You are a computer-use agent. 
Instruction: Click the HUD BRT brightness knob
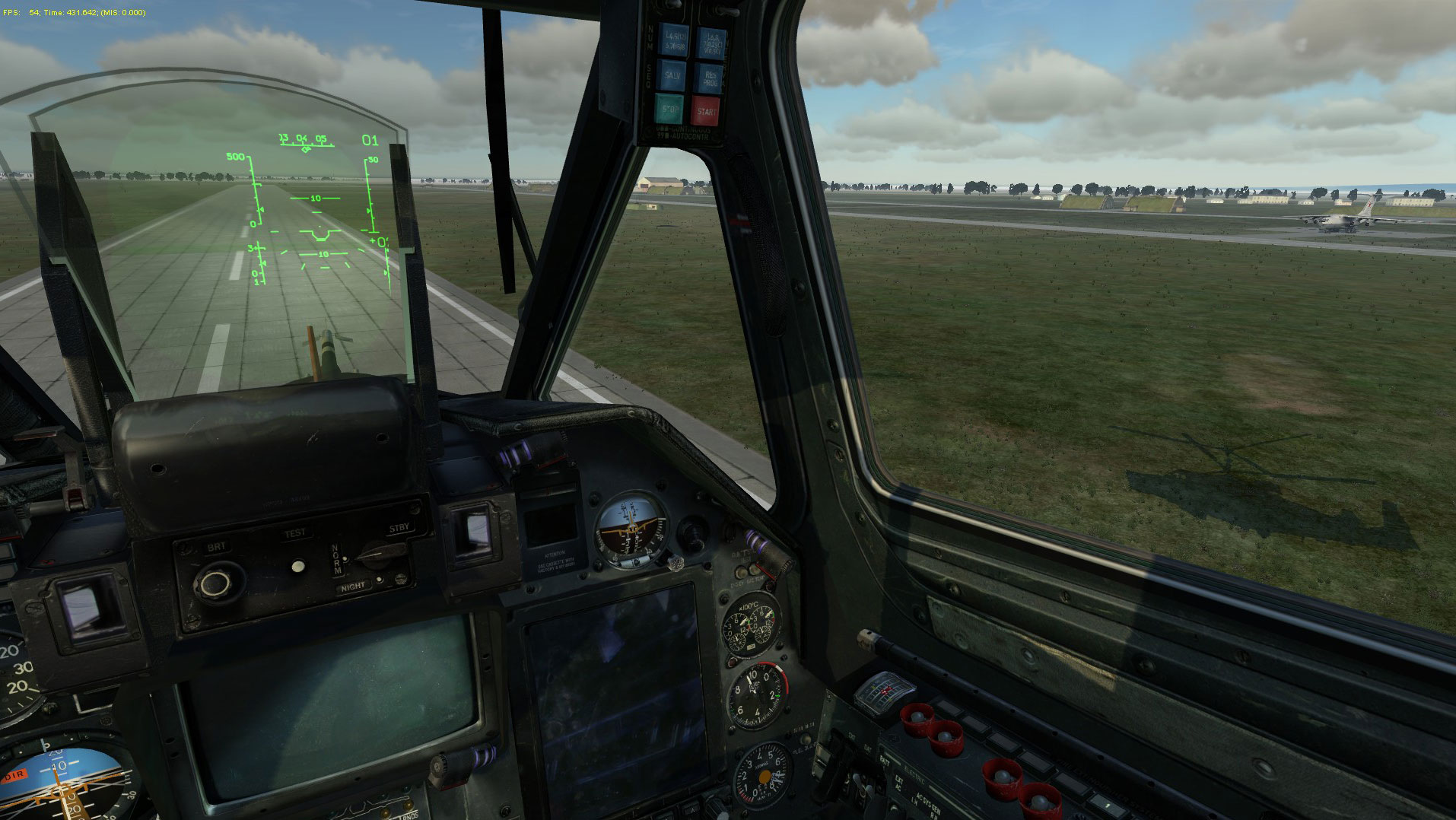coord(215,583)
